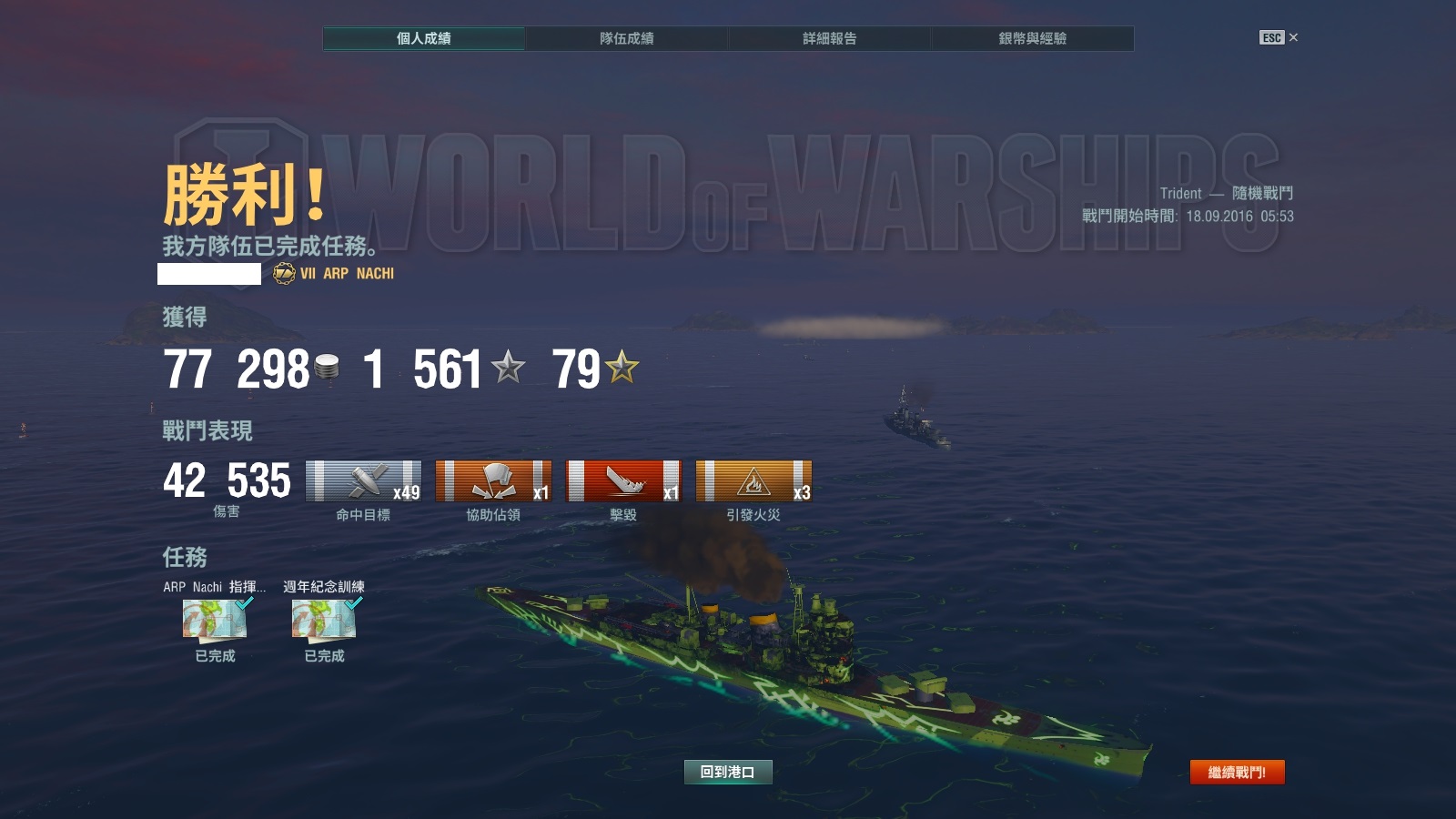
Task: Click the 回到港口 button
Action: click(728, 772)
